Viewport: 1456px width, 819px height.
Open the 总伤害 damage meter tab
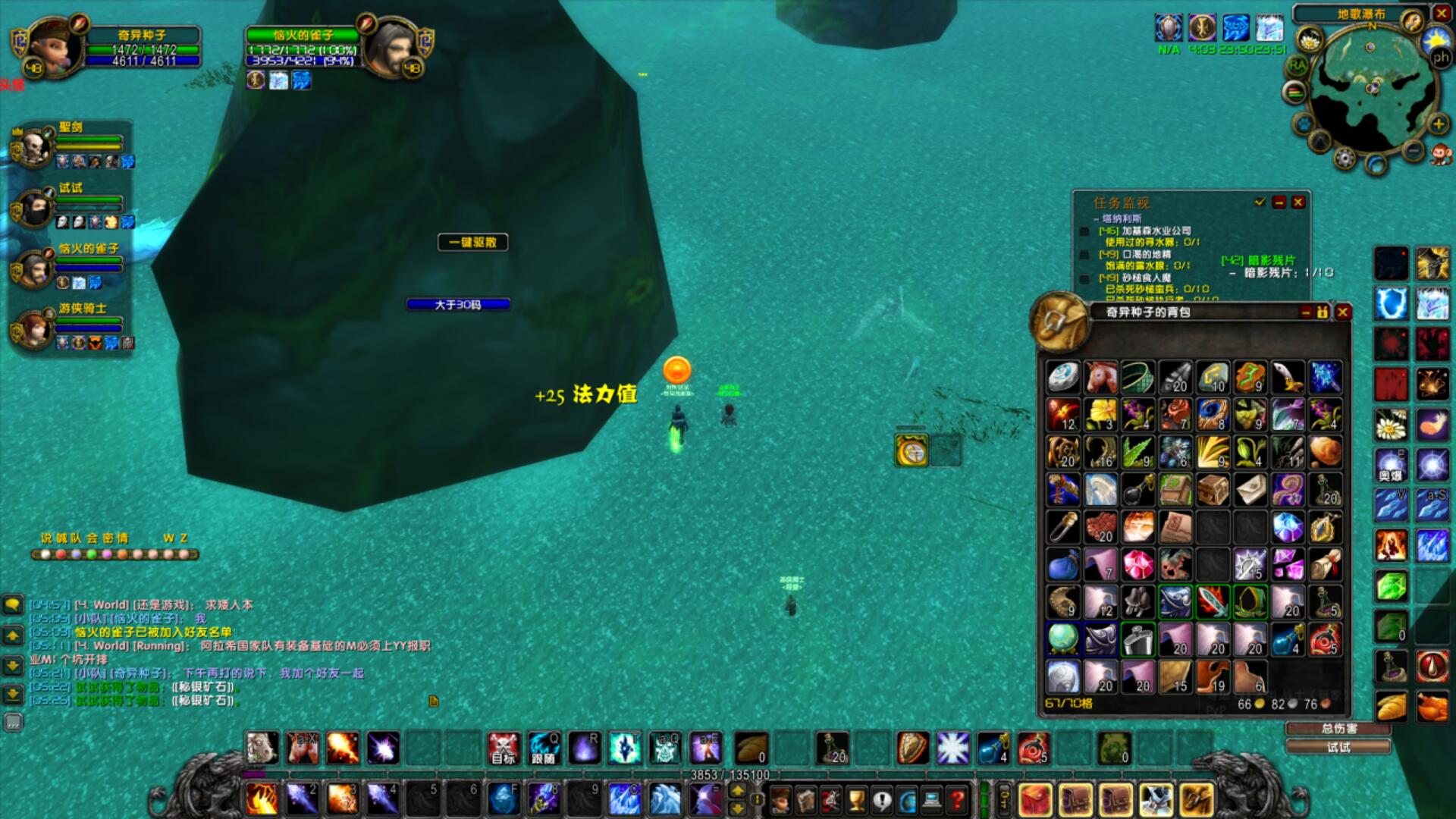point(1338,729)
